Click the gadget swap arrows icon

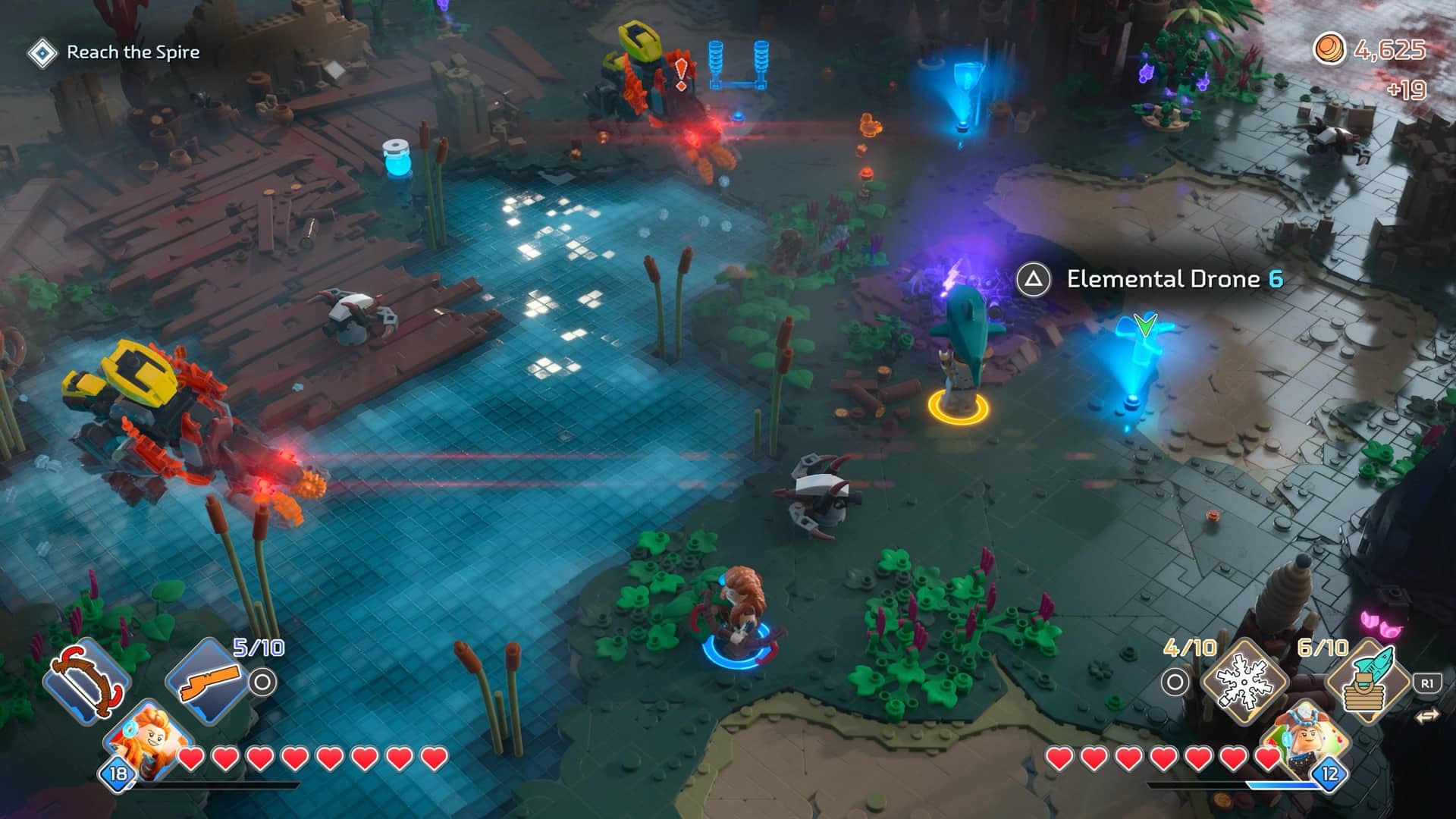point(1426,715)
